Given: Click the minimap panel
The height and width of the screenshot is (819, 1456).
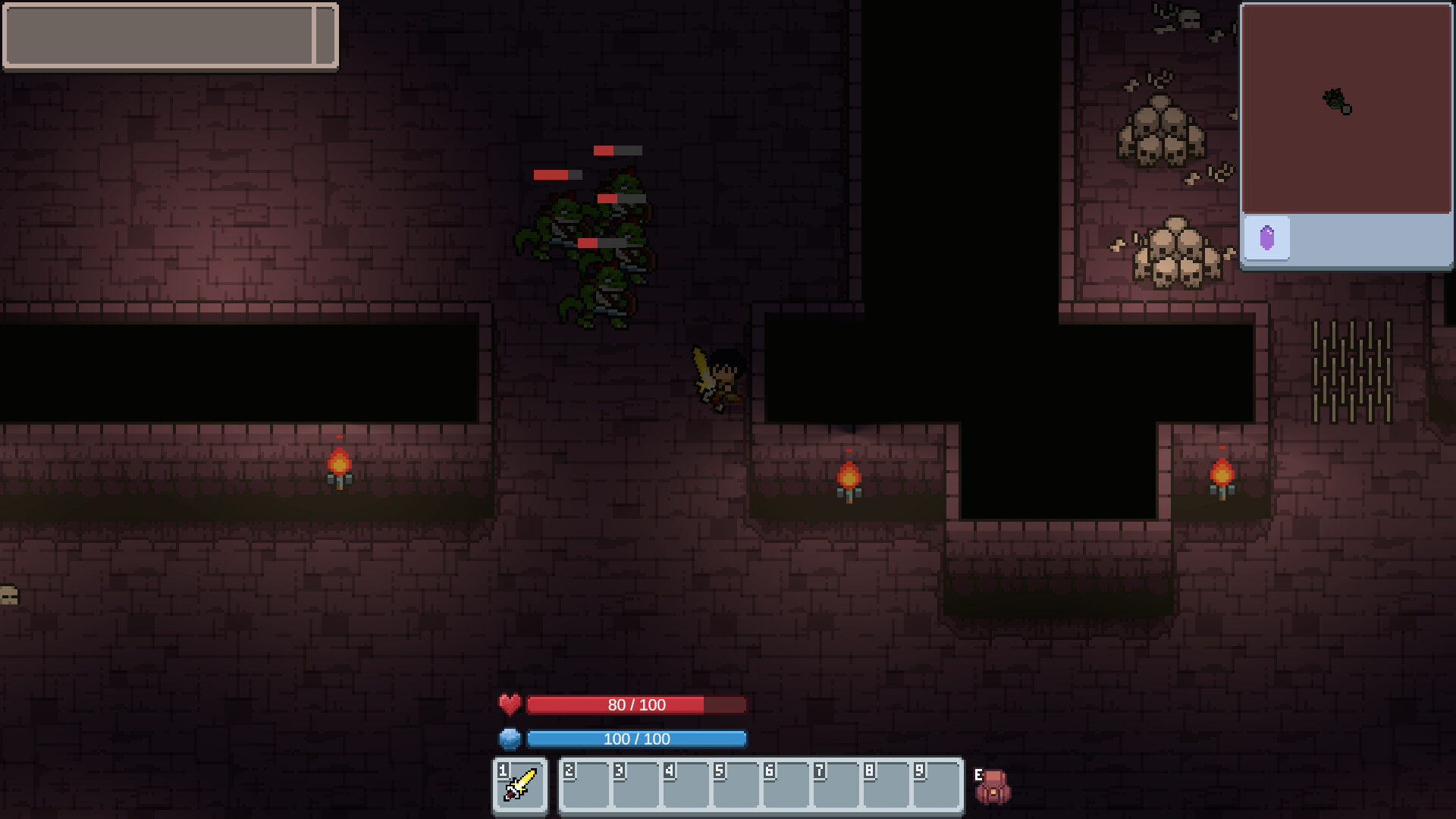Looking at the screenshot, I should click(x=1346, y=110).
